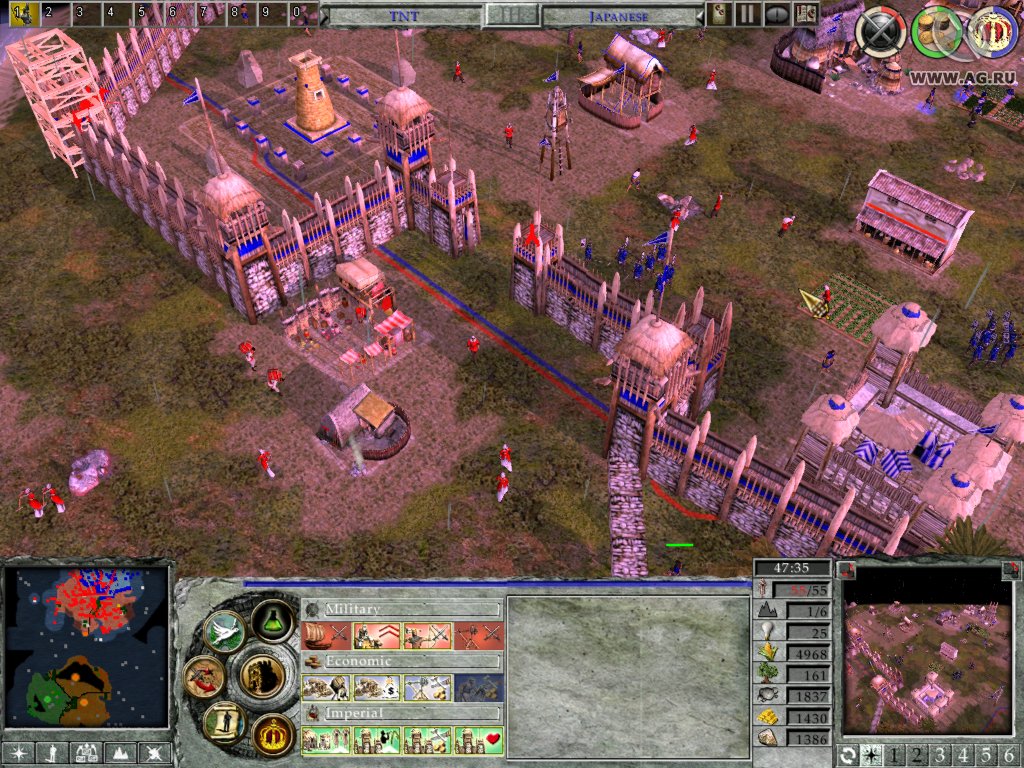Open the golden crown button

271,735
